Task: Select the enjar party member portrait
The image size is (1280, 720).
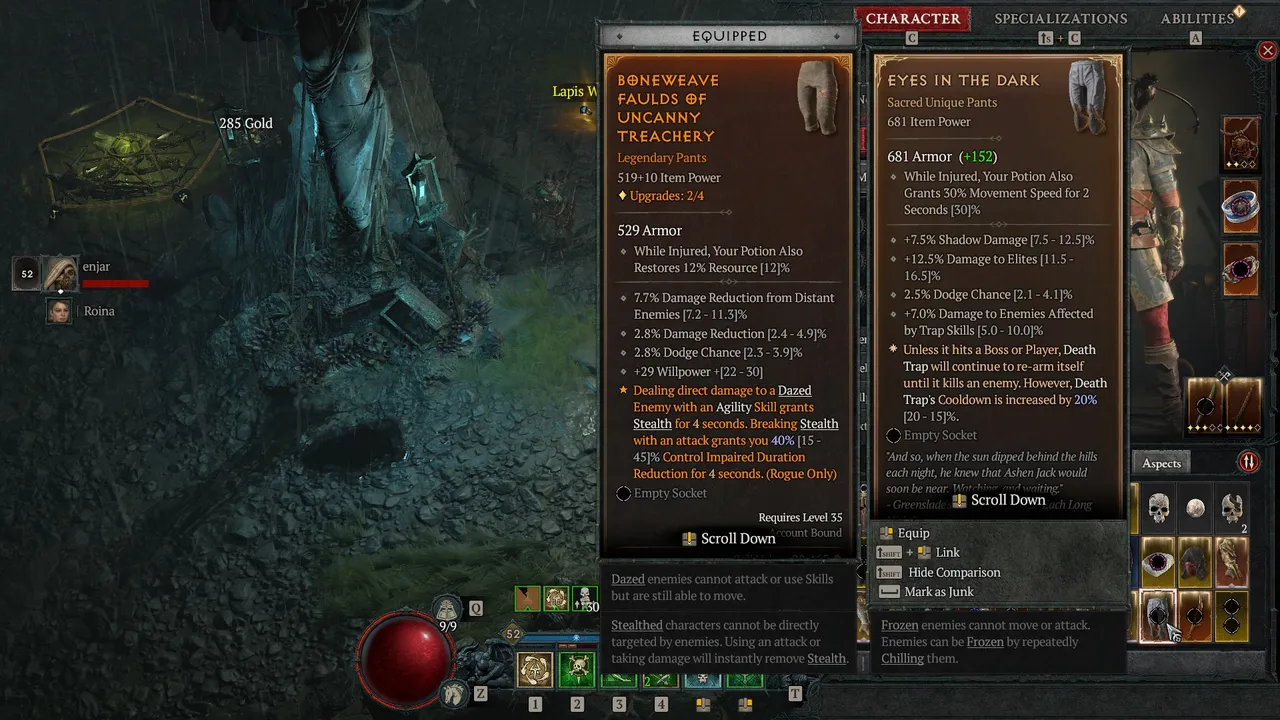Action: coord(59,273)
